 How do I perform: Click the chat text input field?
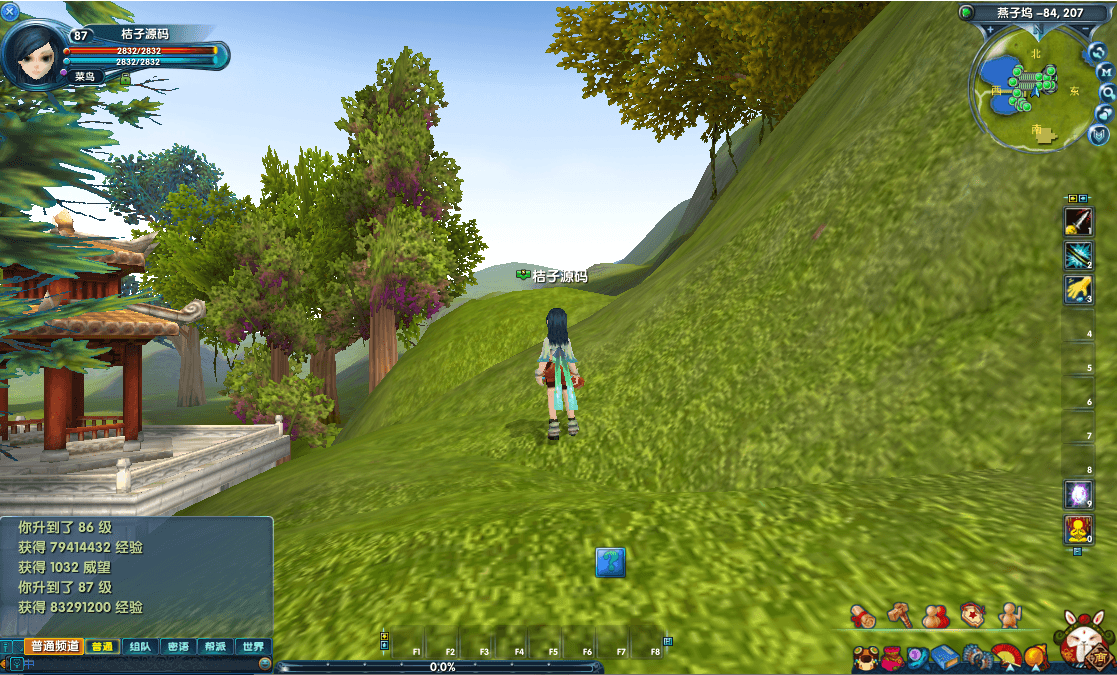pos(140,663)
